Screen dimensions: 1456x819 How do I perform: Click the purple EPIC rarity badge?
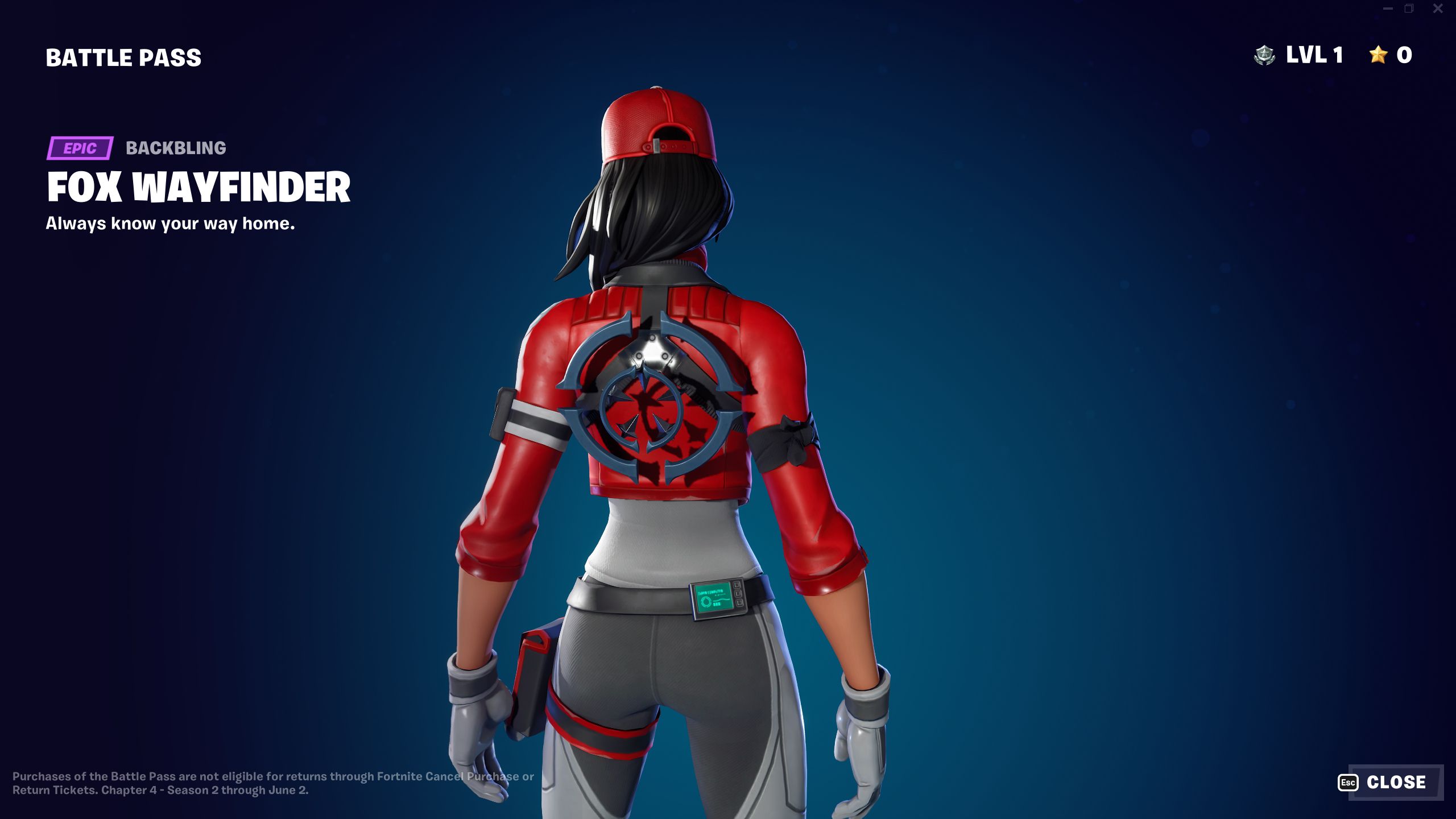tap(80, 149)
